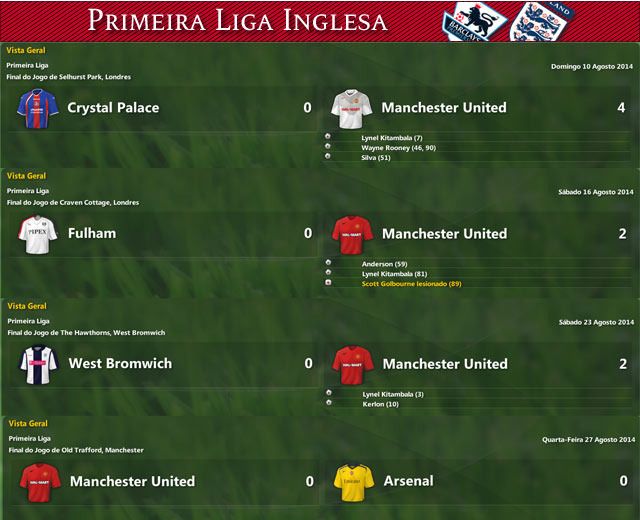Choose Arsenal's yellow kit icon
Viewport: 640px width, 520px height.
354,481
